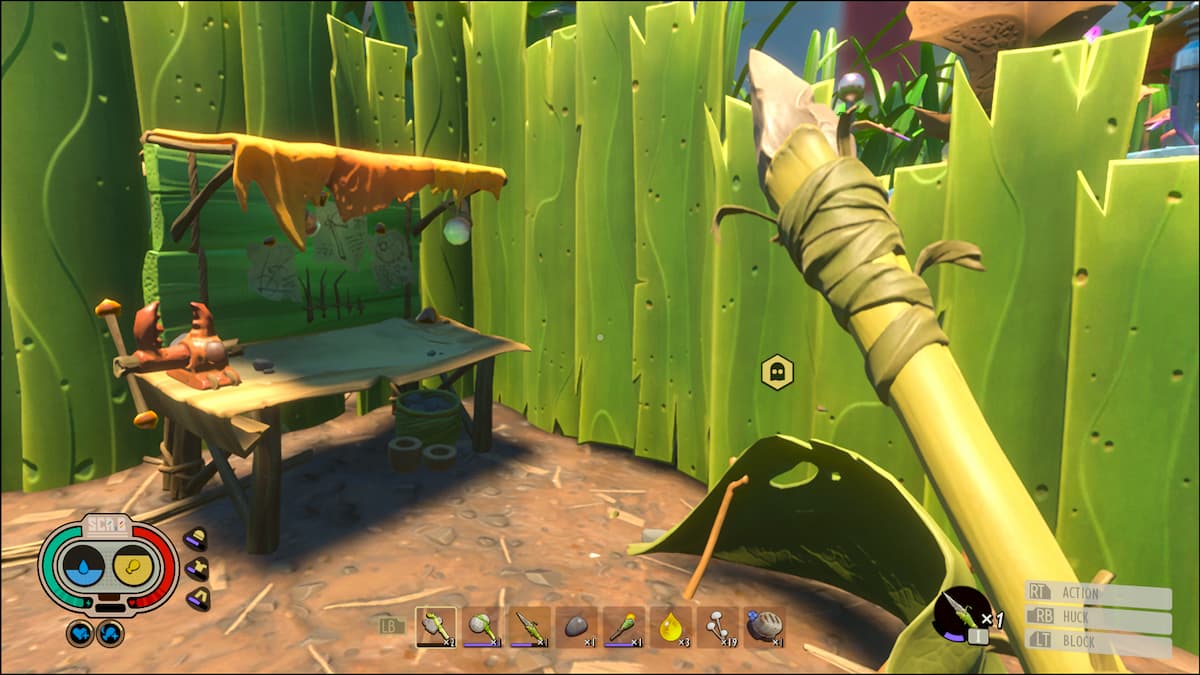Select the pebblet axe hotbar slot
This screenshot has height=675, width=1200.
point(435,627)
